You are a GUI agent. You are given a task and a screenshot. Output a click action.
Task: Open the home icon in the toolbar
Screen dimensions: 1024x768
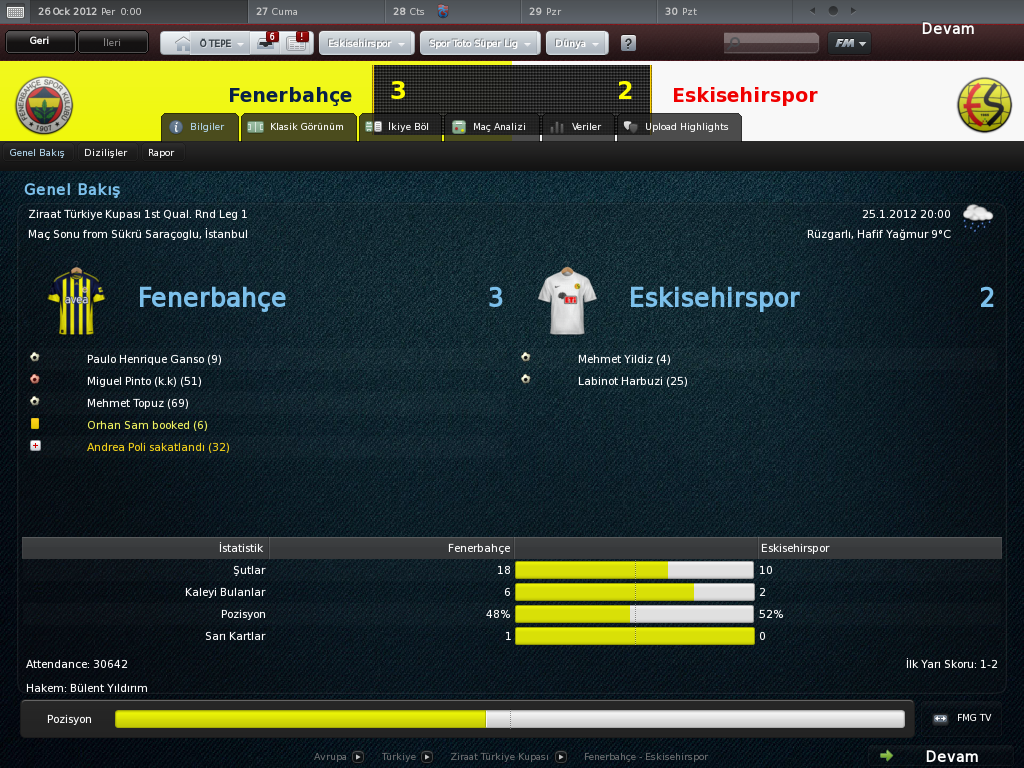point(181,44)
